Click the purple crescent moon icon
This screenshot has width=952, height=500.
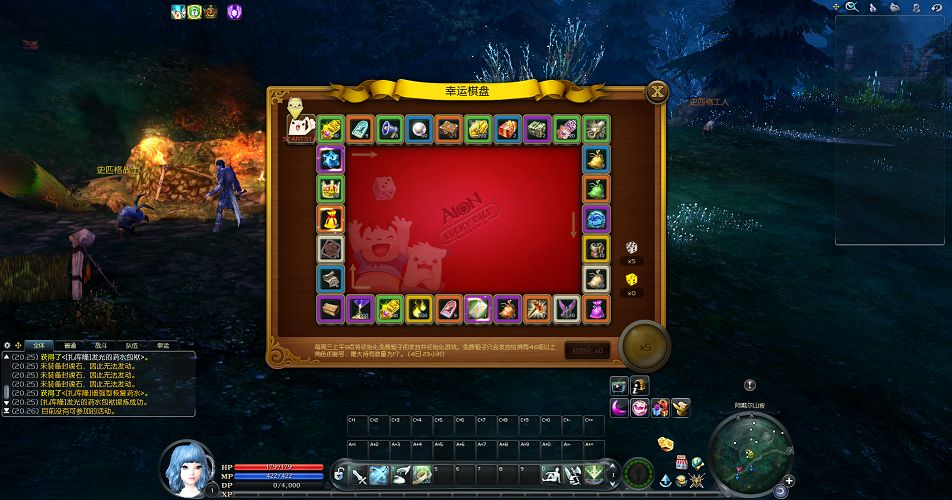click(620, 407)
